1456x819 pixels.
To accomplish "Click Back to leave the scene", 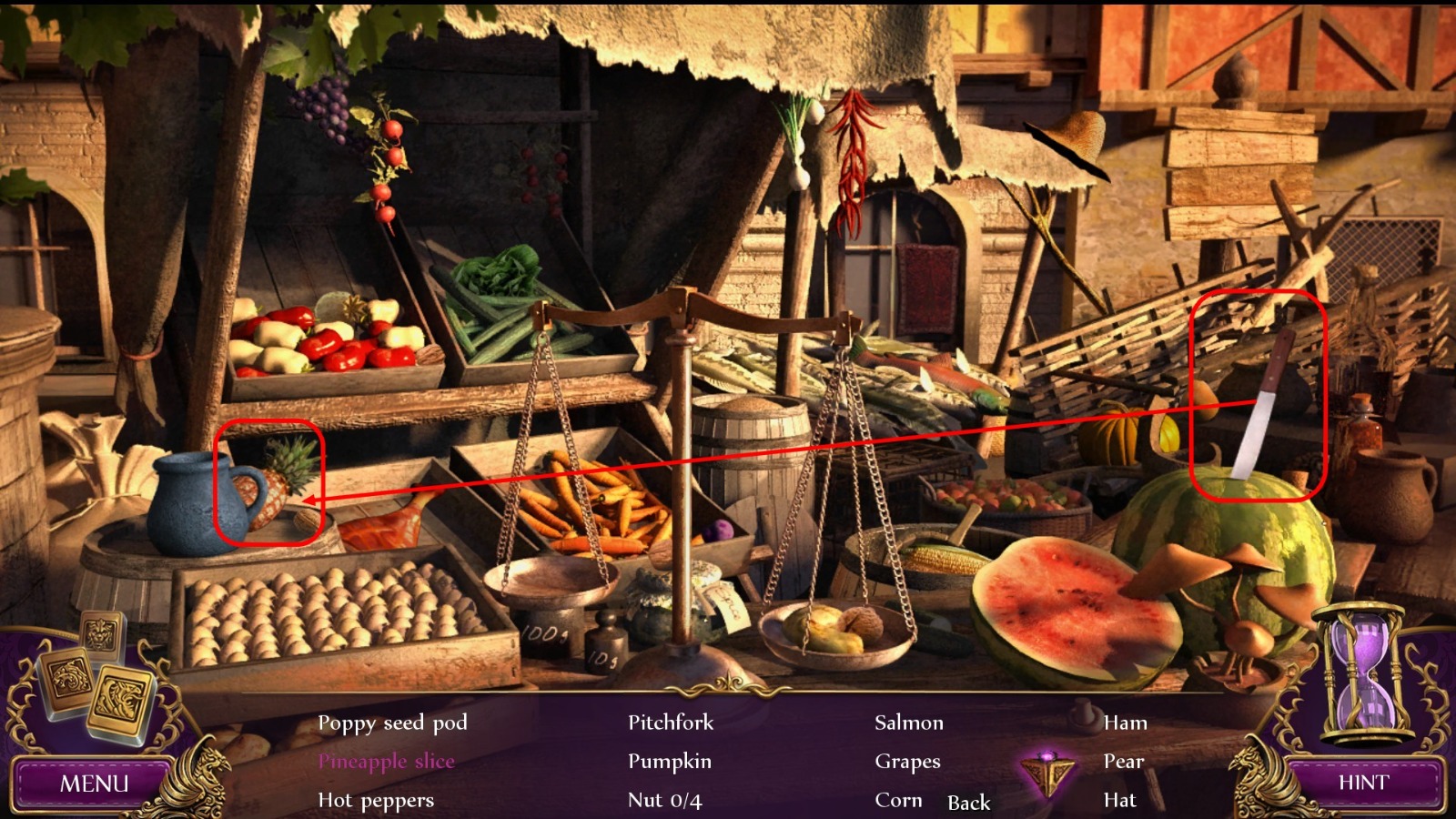I will coord(967,804).
